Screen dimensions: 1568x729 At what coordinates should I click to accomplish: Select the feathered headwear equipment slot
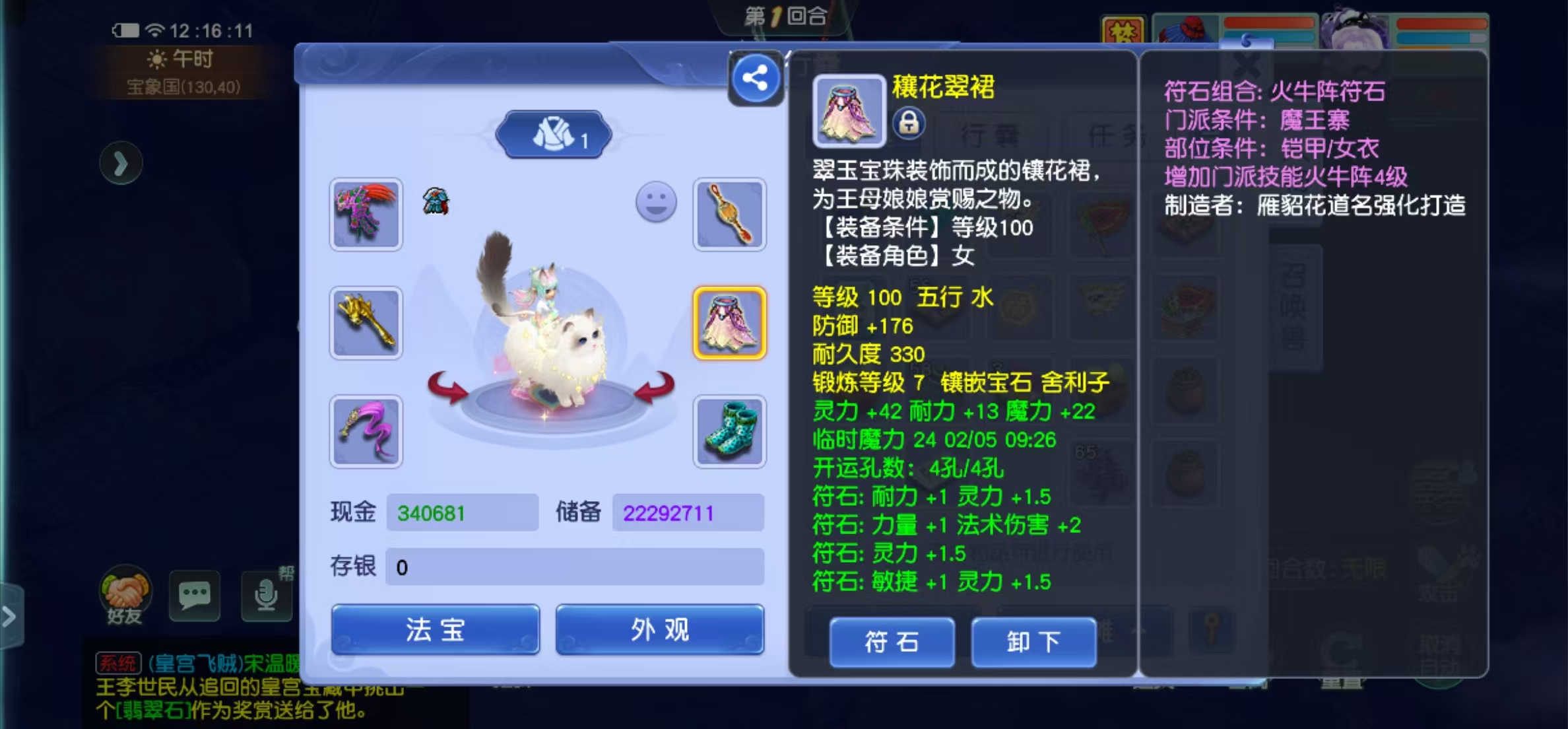click(366, 215)
